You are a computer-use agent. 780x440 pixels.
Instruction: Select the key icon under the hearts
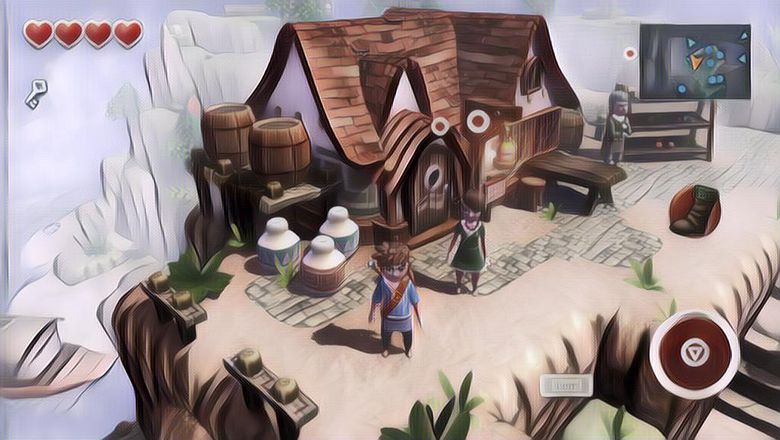coord(36,94)
